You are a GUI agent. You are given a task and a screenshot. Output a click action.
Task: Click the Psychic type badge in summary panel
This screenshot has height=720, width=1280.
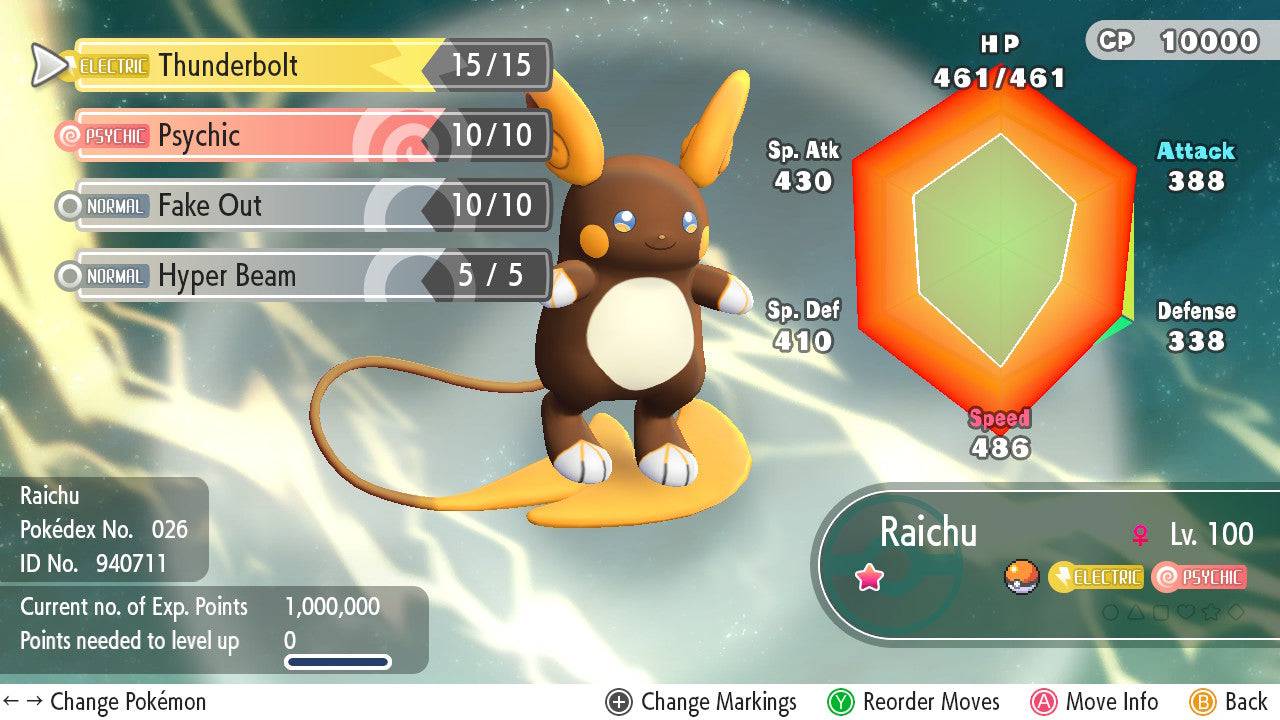1202,577
